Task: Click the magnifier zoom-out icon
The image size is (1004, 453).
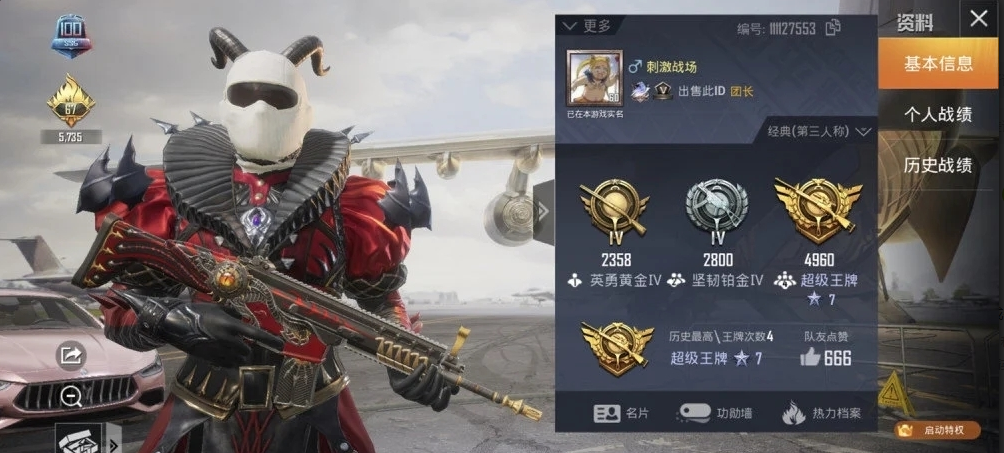Action: (x=71, y=397)
